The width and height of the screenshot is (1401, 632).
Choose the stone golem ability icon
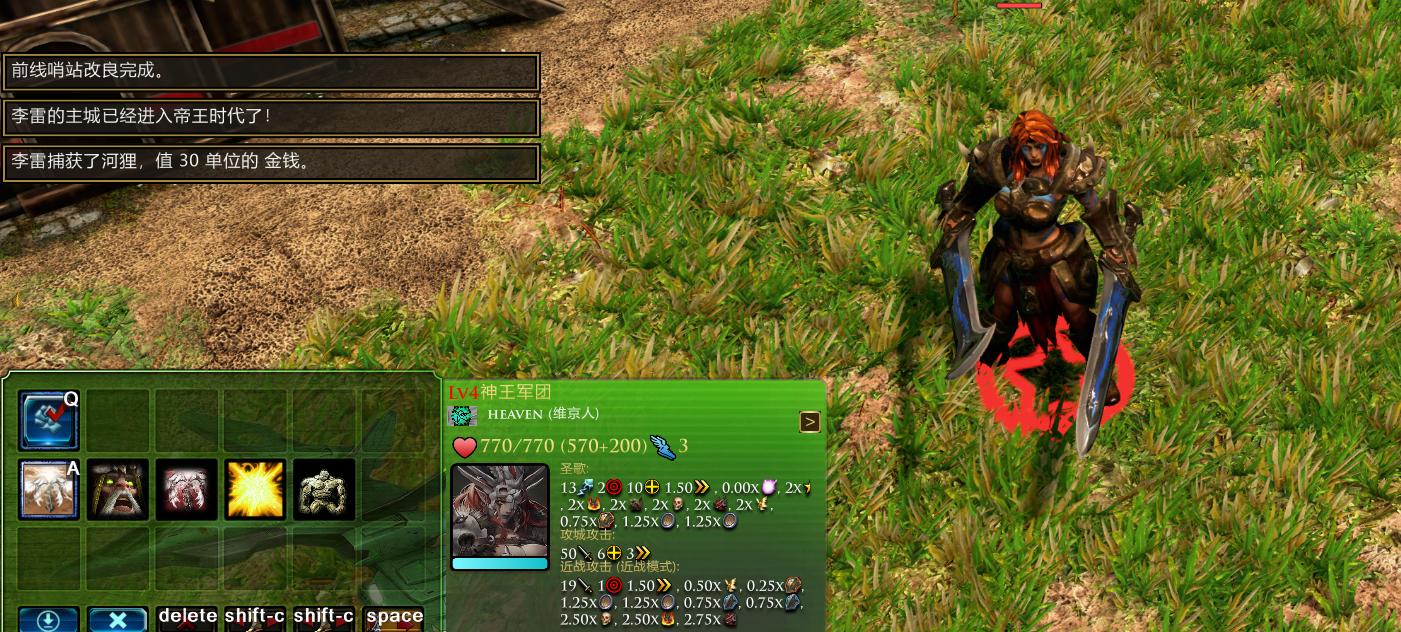tap(324, 490)
